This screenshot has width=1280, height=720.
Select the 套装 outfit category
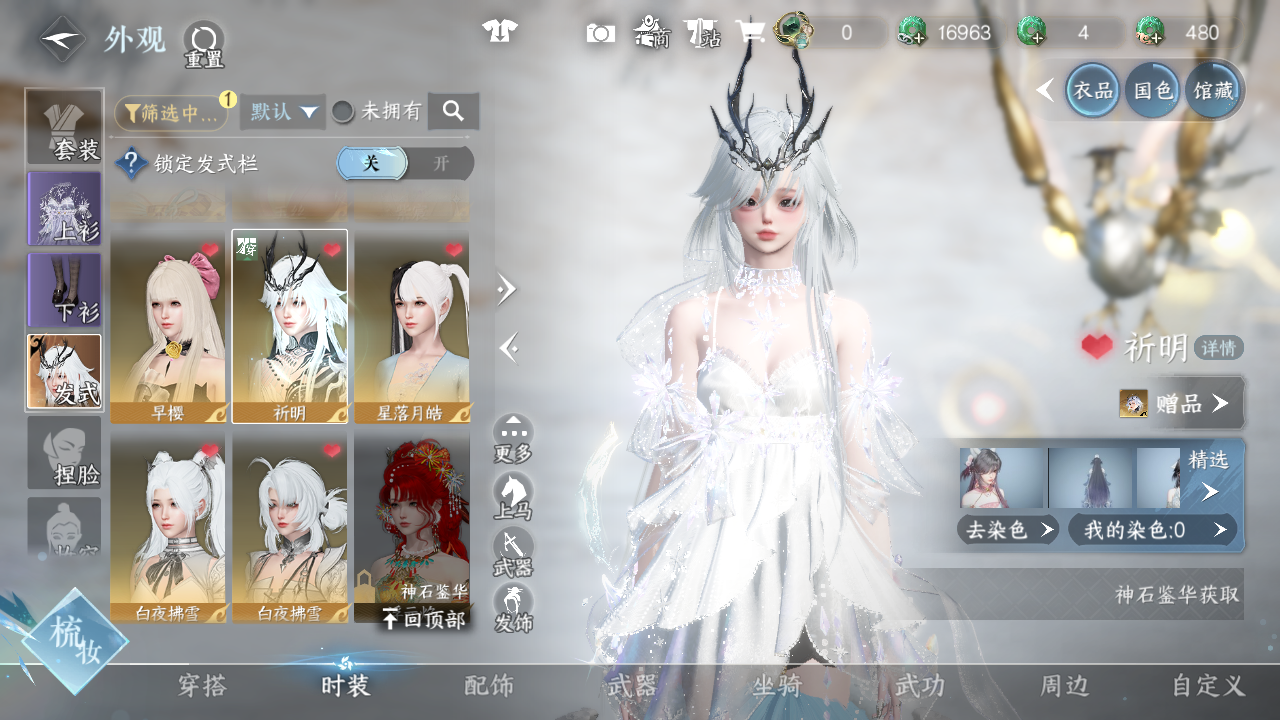click(x=64, y=127)
